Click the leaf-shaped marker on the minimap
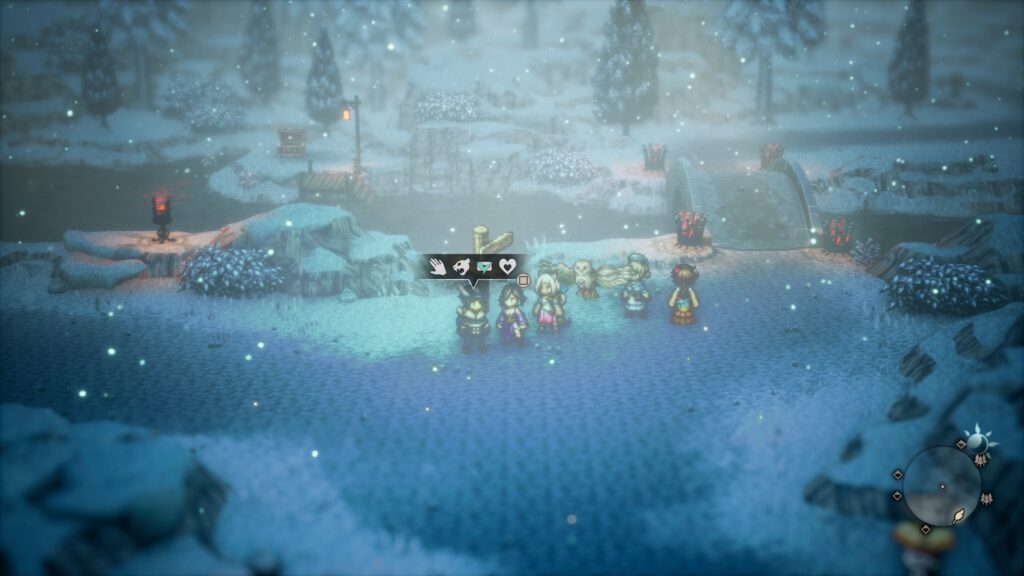 point(958,514)
